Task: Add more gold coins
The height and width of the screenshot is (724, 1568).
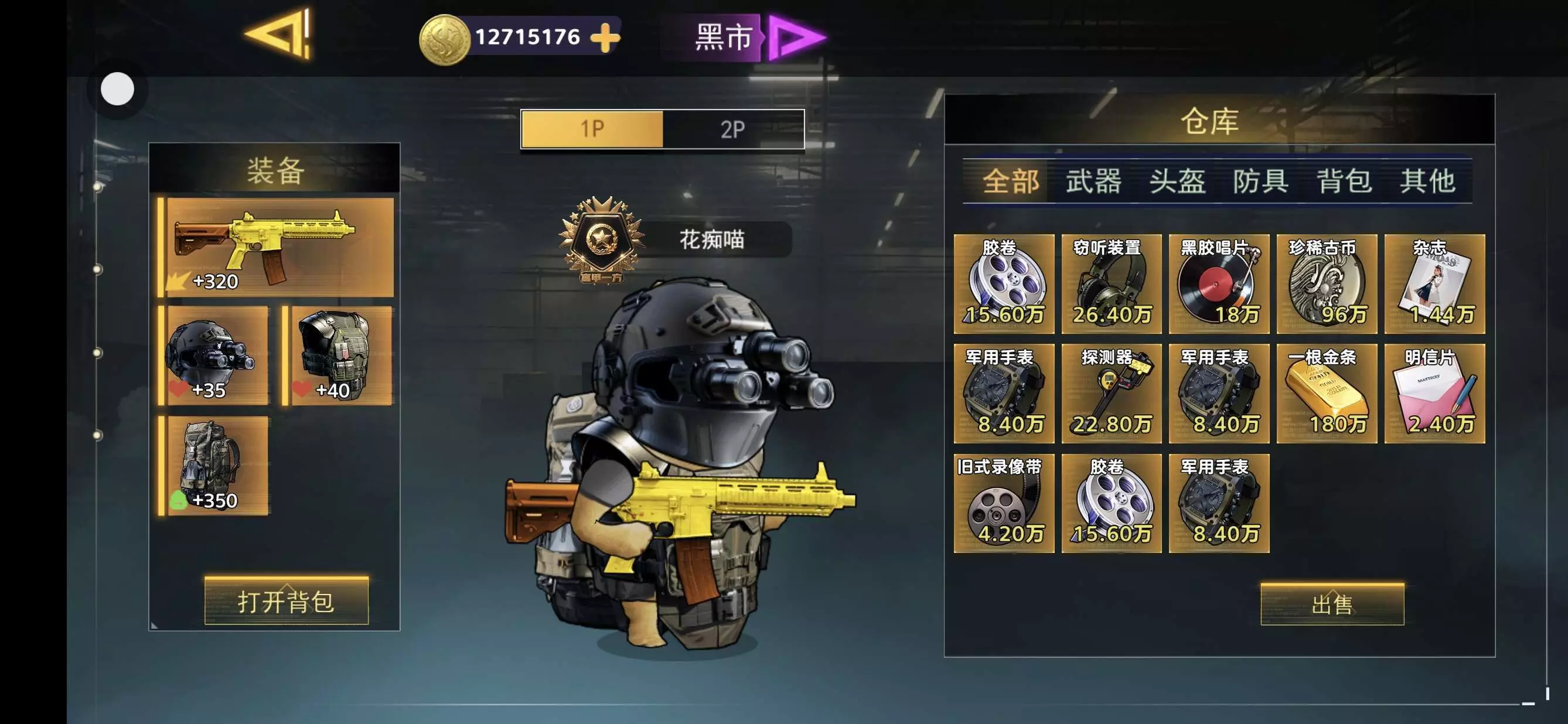Action: [605, 37]
